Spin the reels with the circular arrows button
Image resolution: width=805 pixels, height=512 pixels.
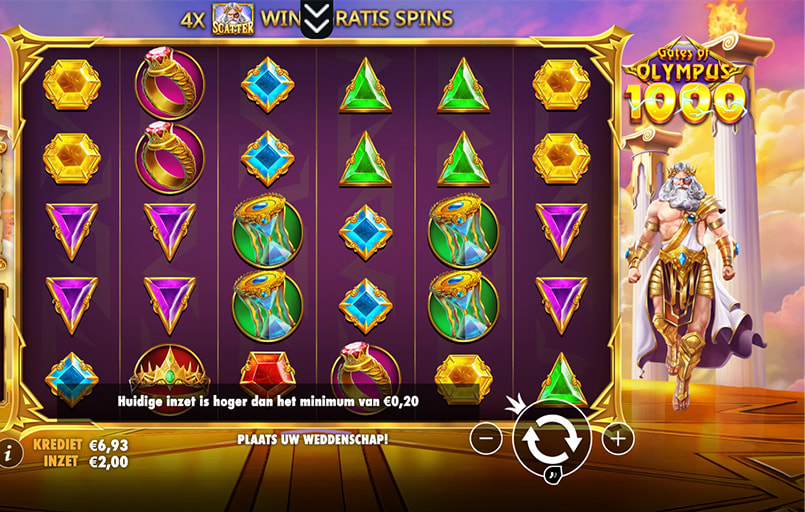pyautogui.click(x=552, y=438)
